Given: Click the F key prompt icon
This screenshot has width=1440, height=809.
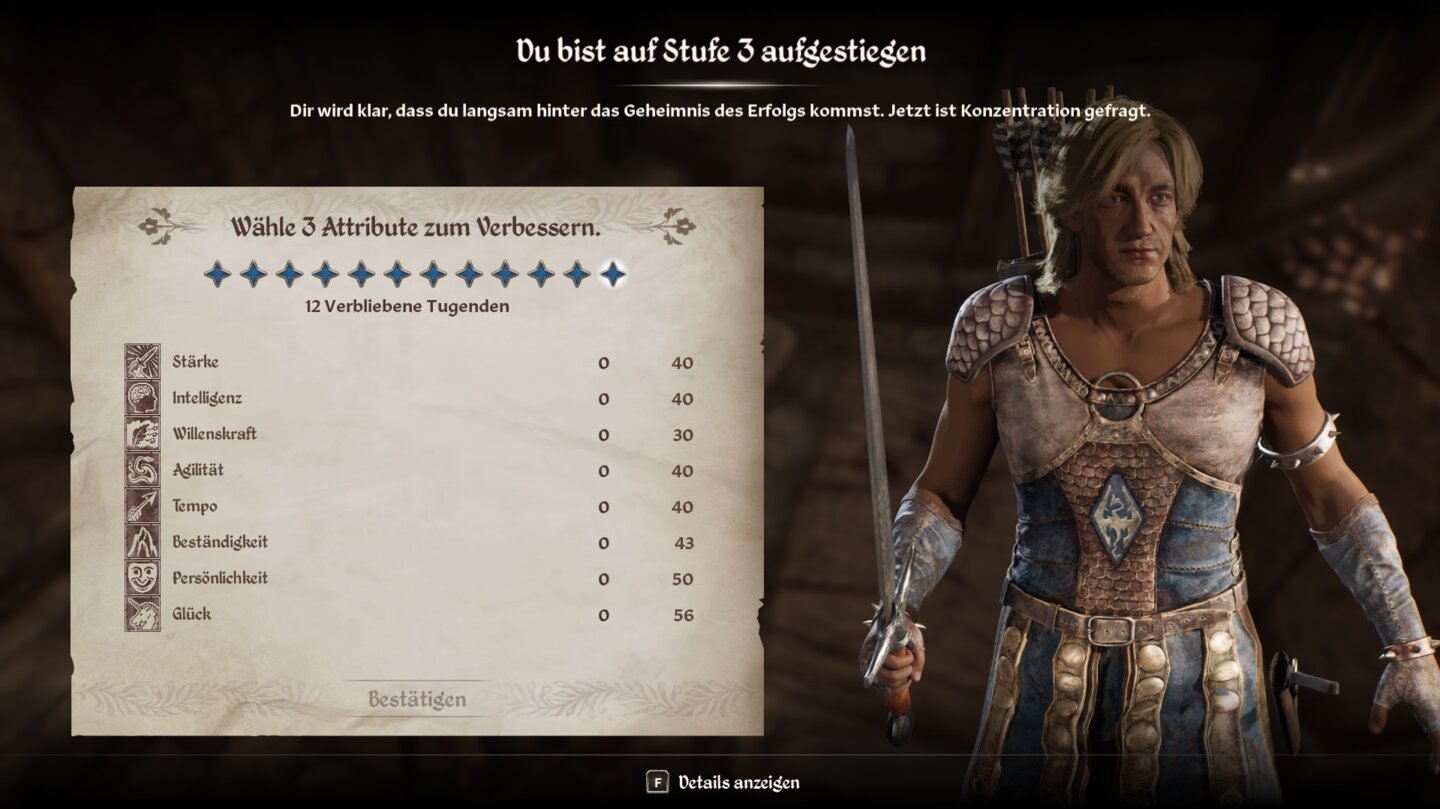Looking at the screenshot, I should (660, 783).
